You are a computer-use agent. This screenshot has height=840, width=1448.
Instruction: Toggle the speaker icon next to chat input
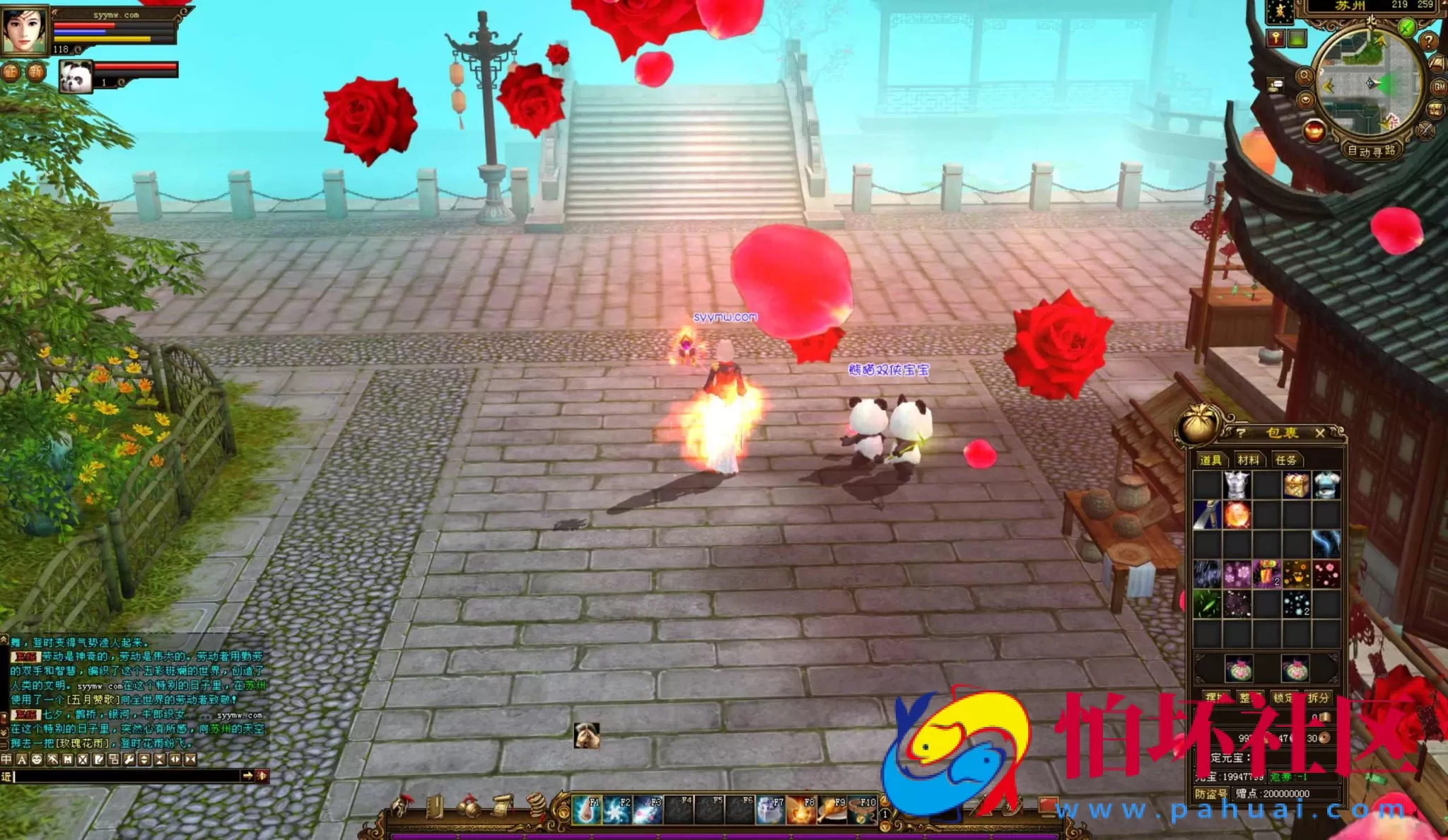tap(262, 776)
